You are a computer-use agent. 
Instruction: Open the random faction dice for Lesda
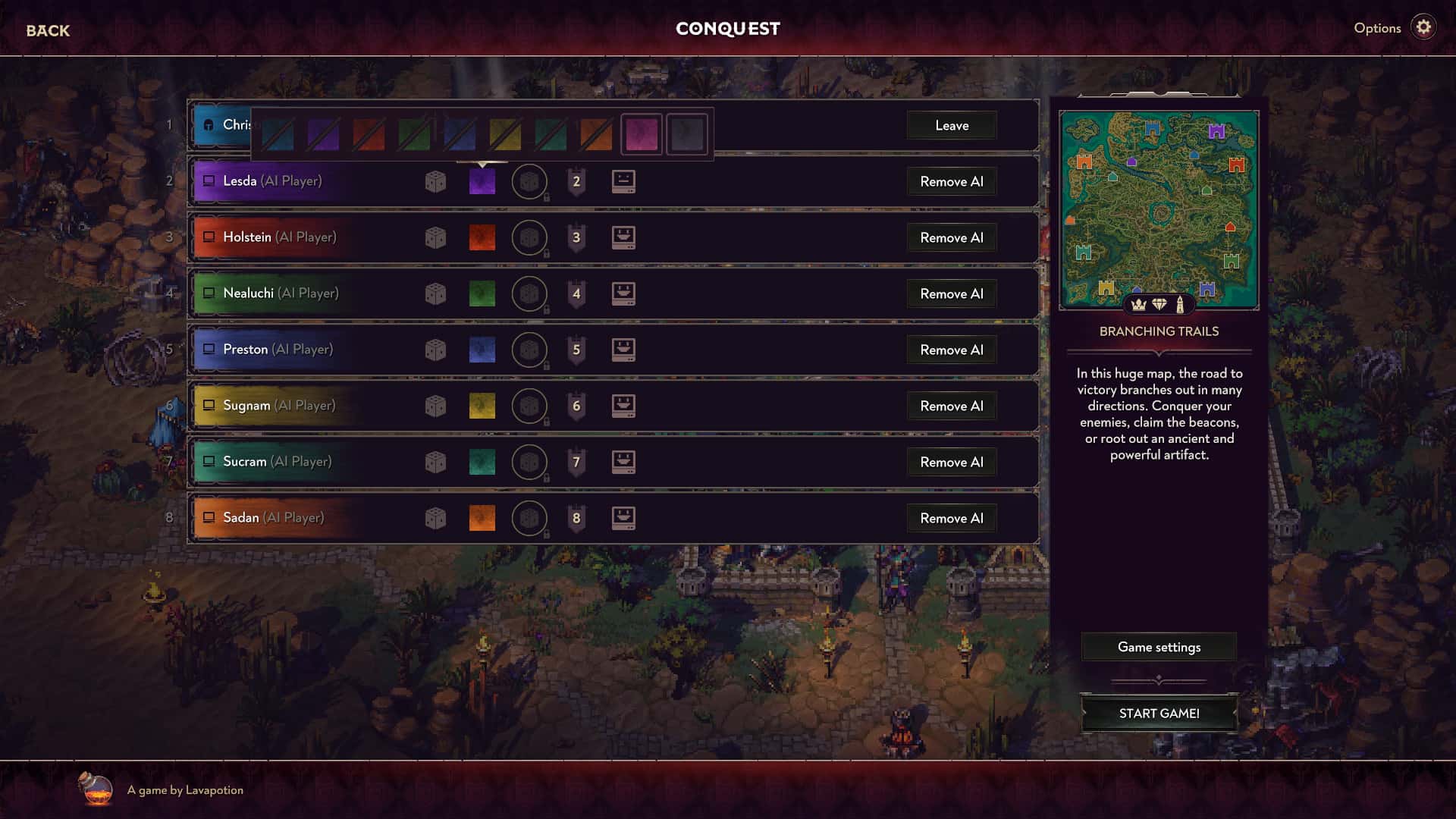tap(435, 181)
